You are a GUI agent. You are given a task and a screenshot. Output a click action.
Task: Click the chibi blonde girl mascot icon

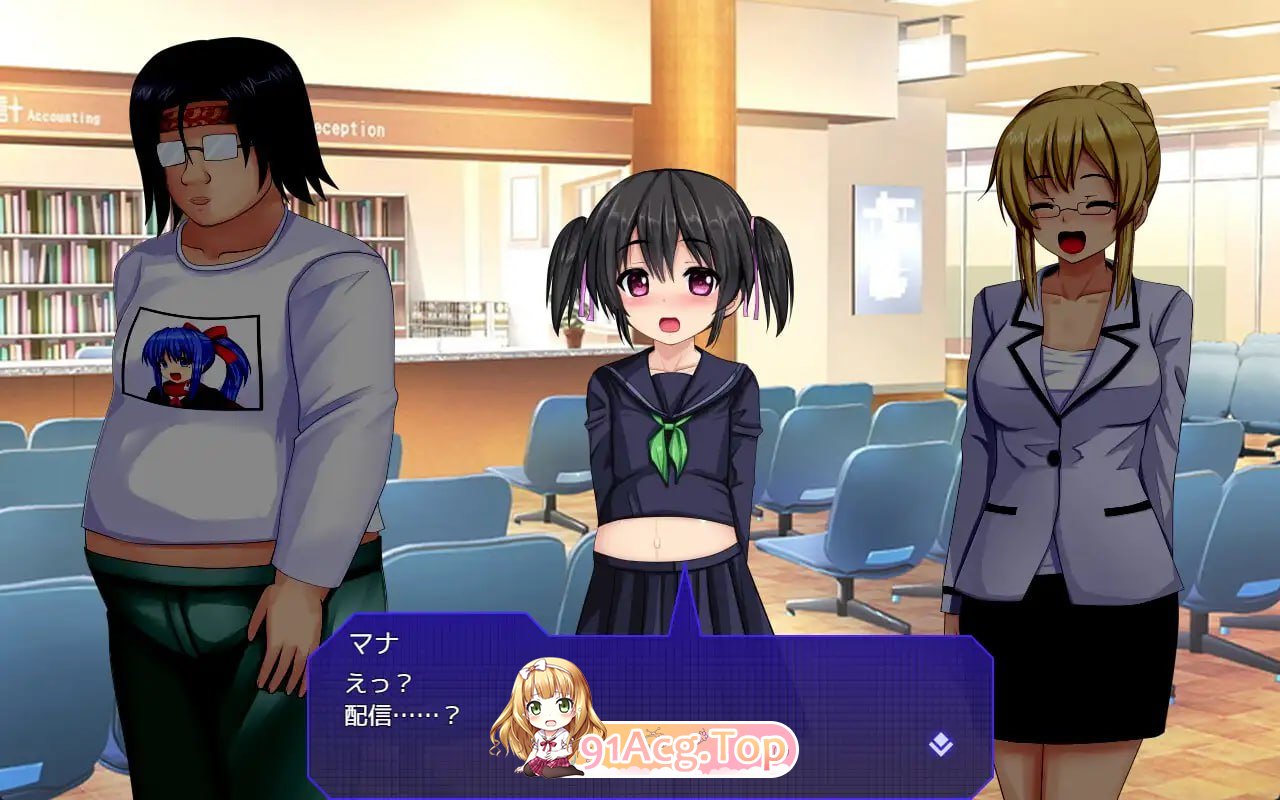(549, 716)
